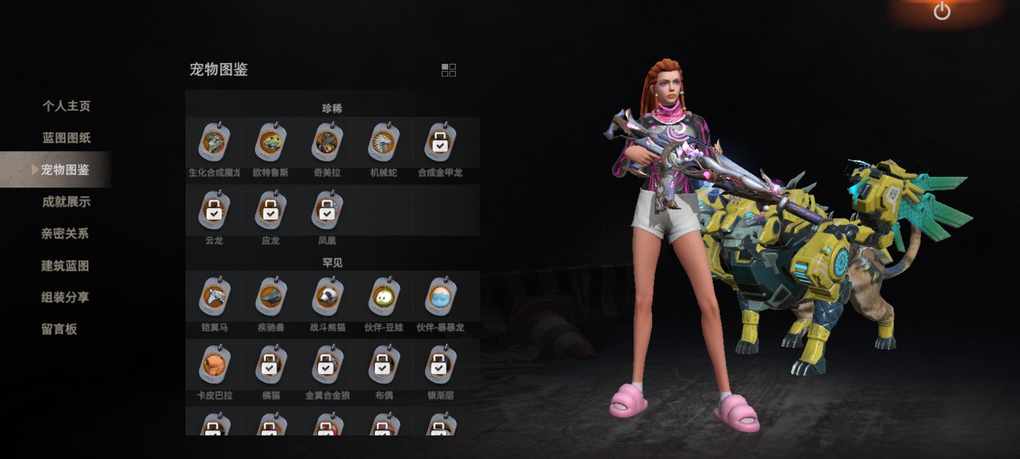
Task: Choose the 战斗熊猫 pet tag
Action: (326, 297)
